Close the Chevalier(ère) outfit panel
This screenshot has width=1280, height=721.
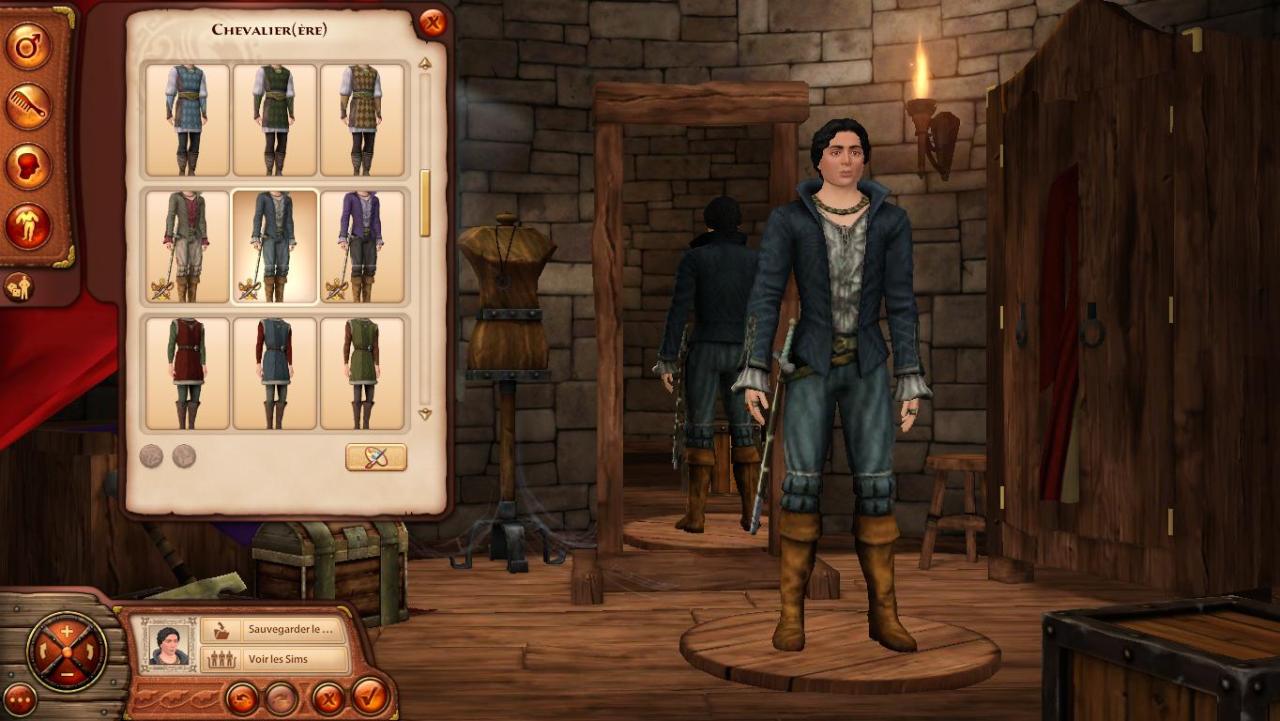pos(432,23)
